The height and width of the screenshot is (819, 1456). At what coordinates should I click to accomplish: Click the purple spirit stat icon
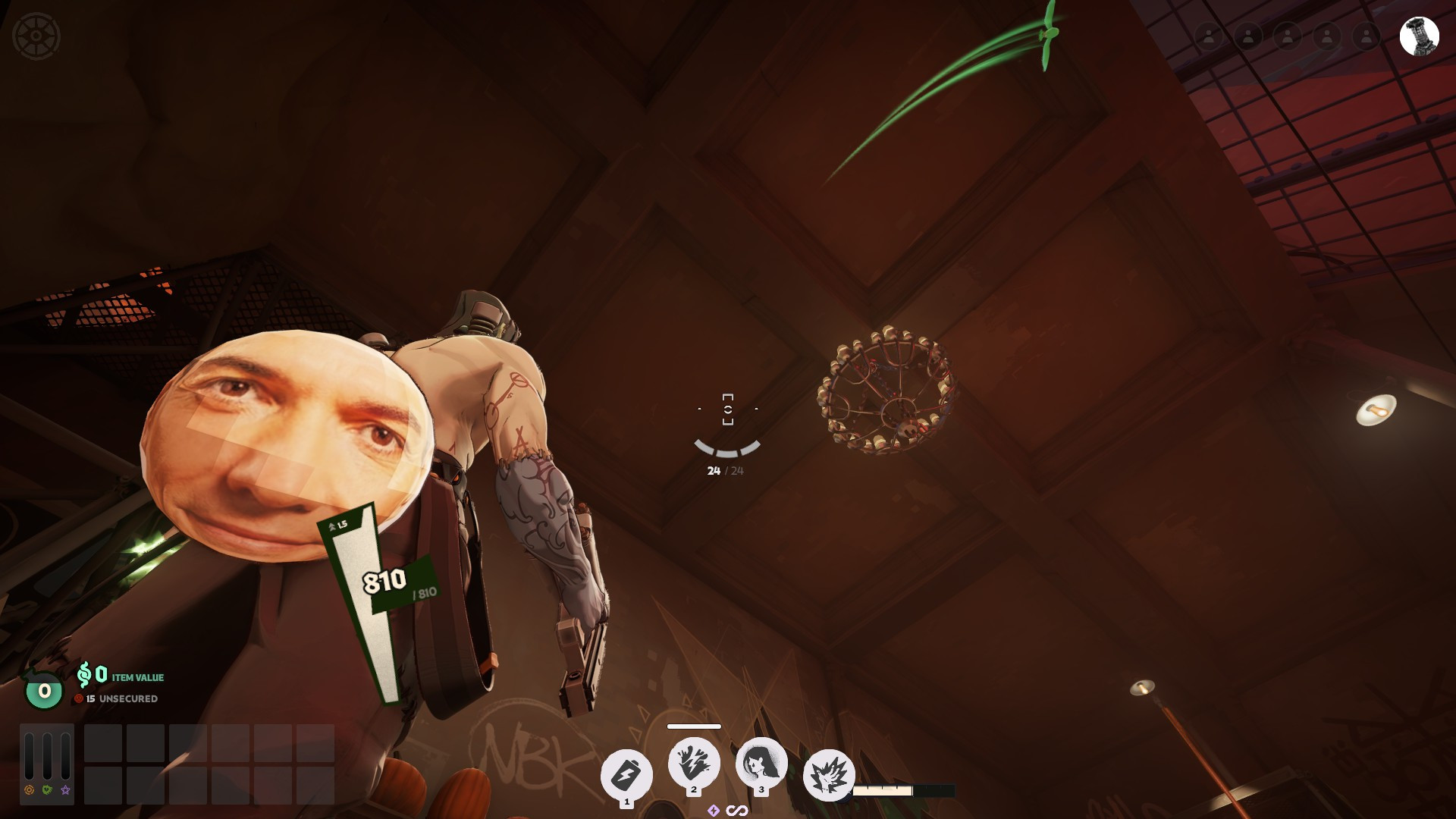(x=65, y=789)
